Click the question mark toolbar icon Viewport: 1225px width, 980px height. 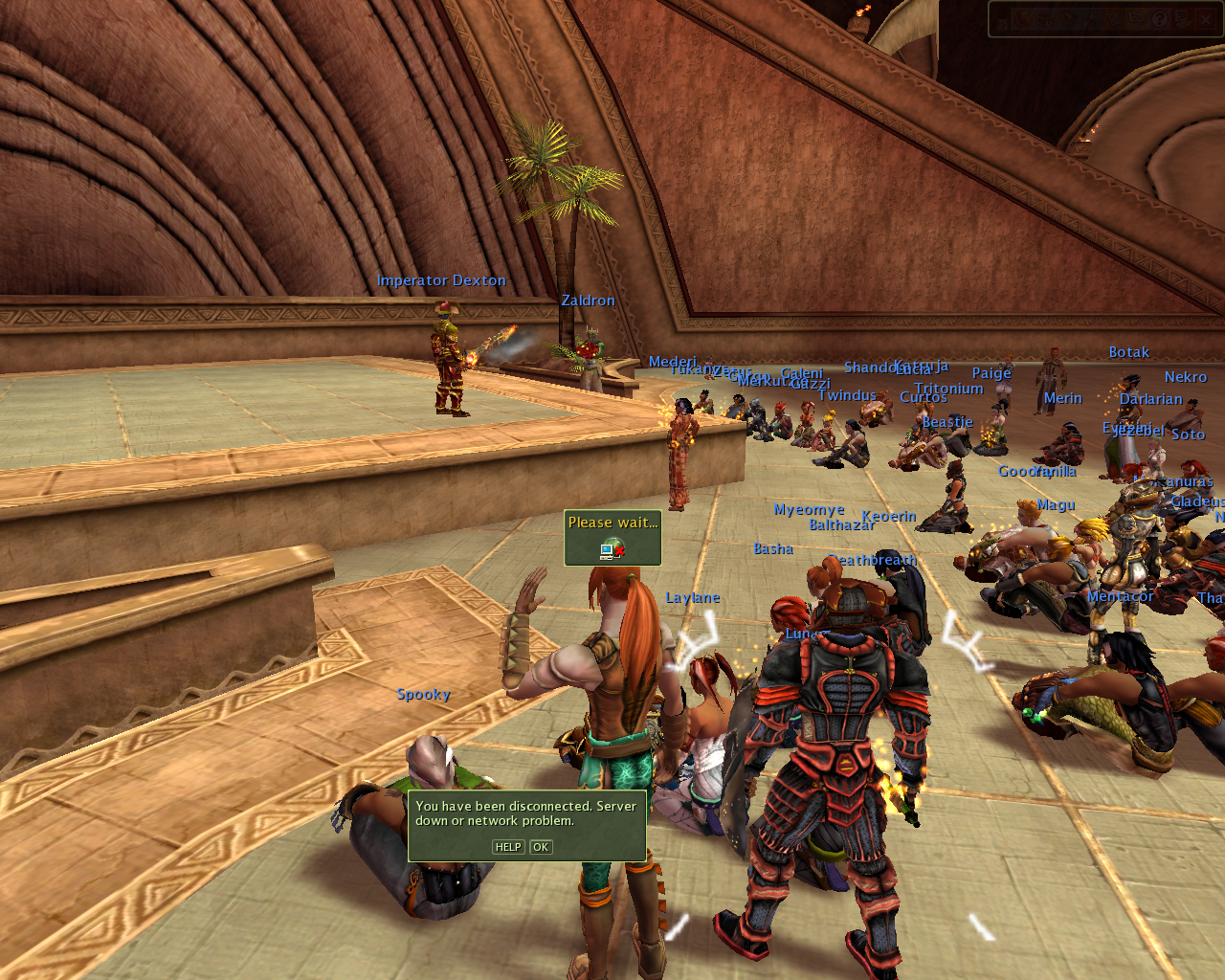pos(1160,19)
